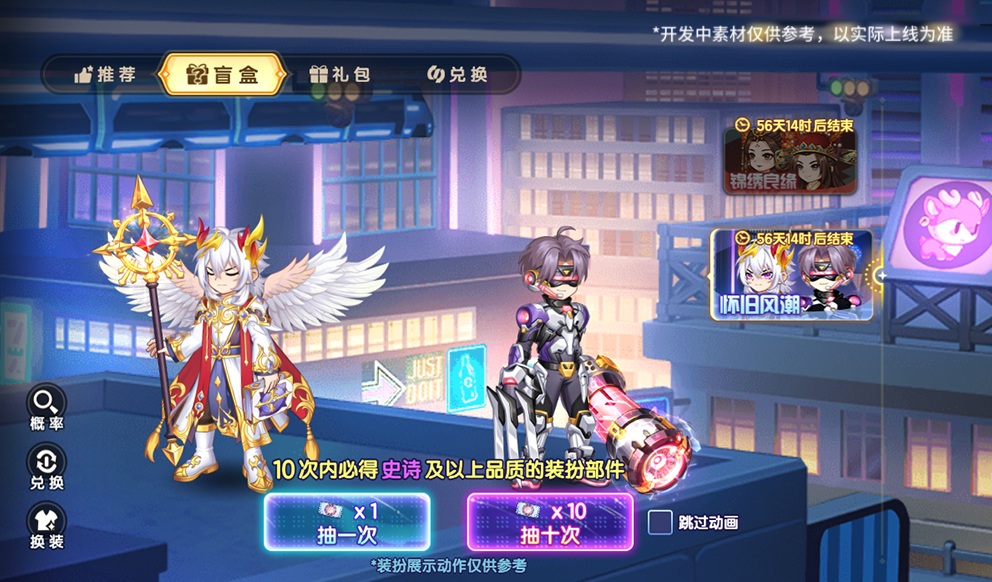Toggle the 跳过动画 checkbox
The height and width of the screenshot is (582, 992).
point(660,522)
